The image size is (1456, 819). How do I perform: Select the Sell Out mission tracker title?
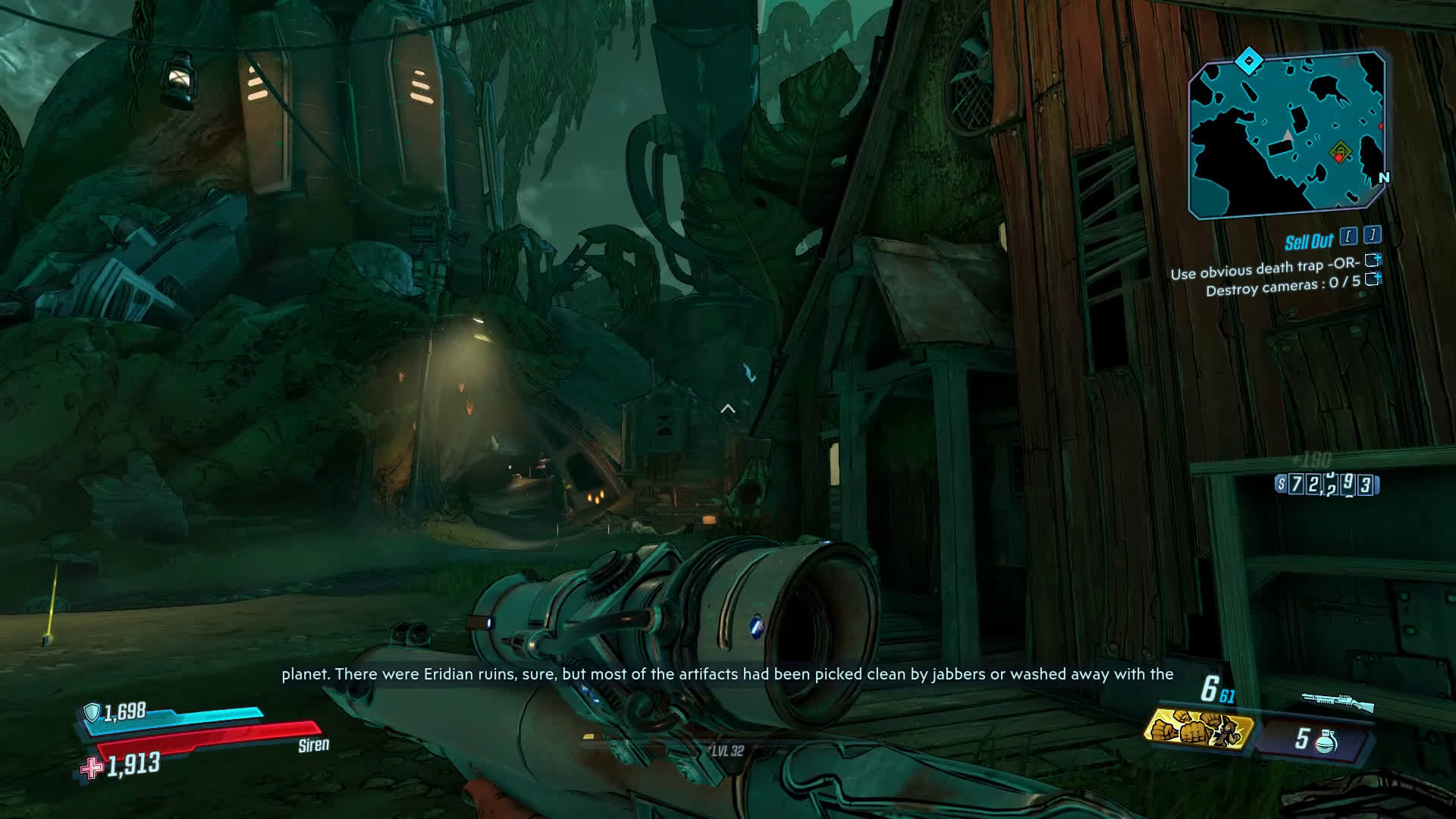pyautogui.click(x=1308, y=242)
